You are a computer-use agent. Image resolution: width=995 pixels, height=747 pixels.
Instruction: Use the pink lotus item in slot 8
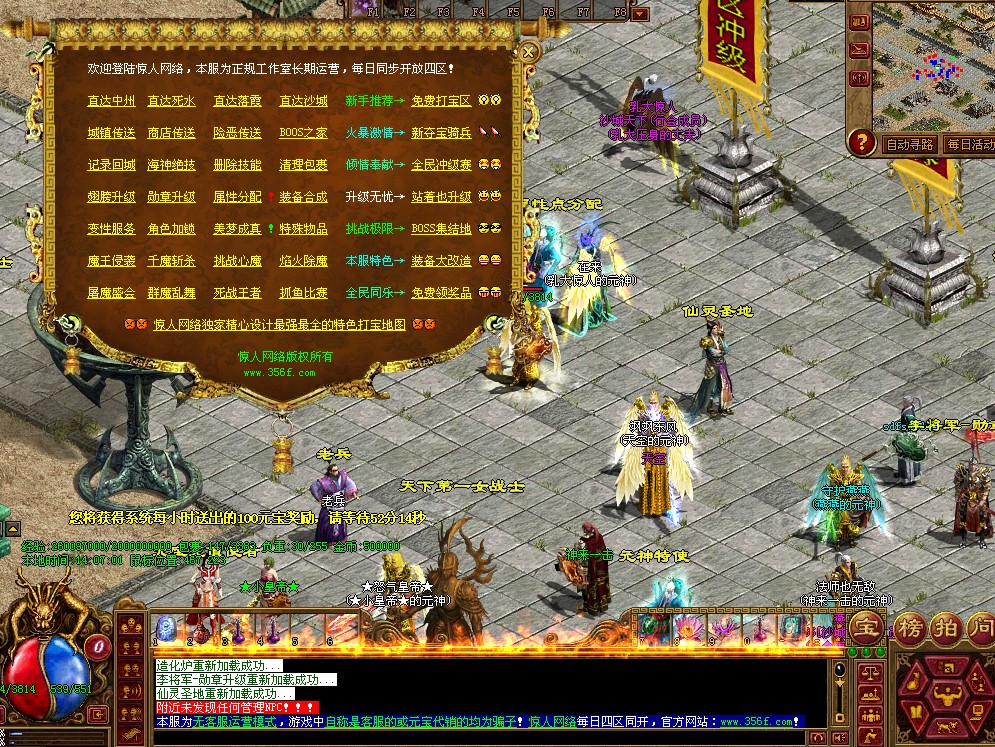pos(687,629)
